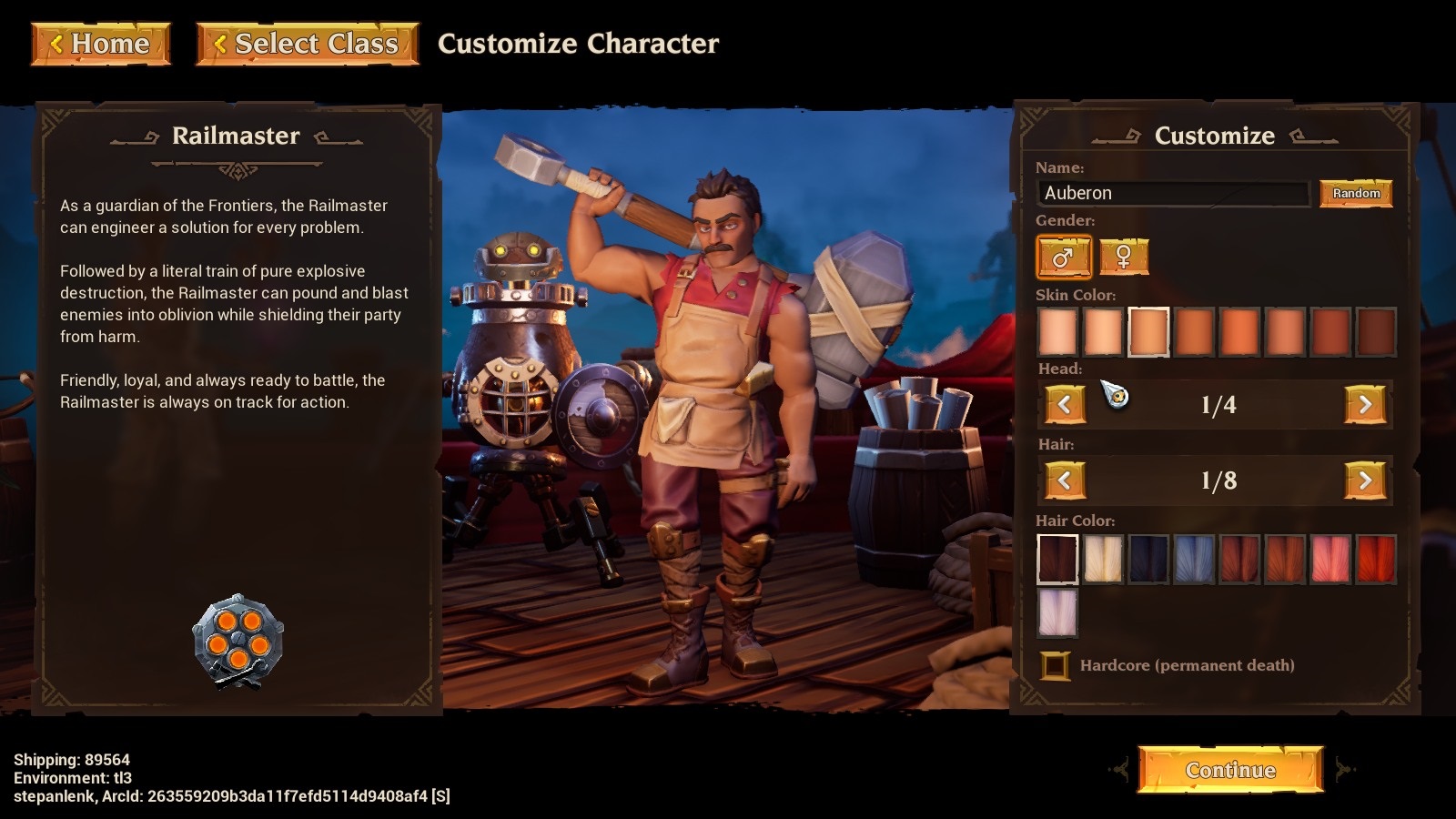Image resolution: width=1456 pixels, height=819 pixels.
Task: Select the pink hair color swatch
Action: (x=1330, y=559)
